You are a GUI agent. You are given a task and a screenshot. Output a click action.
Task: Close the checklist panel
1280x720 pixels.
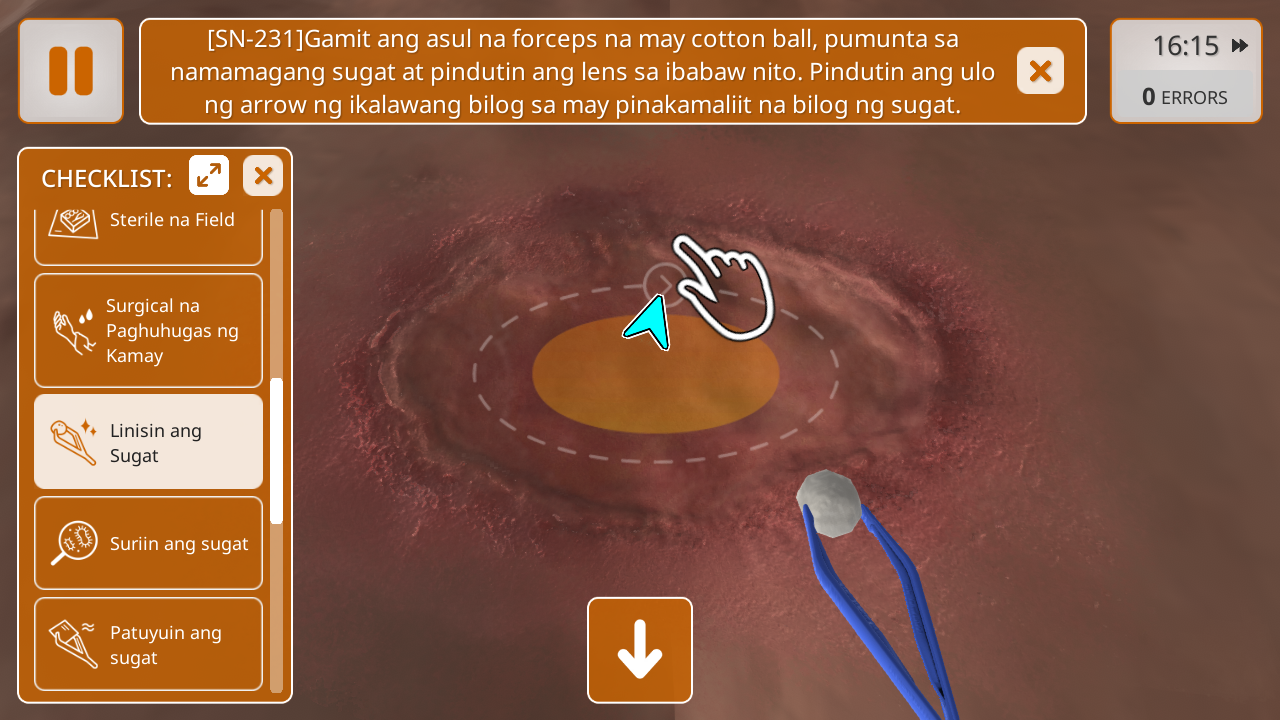[x=263, y=176]
